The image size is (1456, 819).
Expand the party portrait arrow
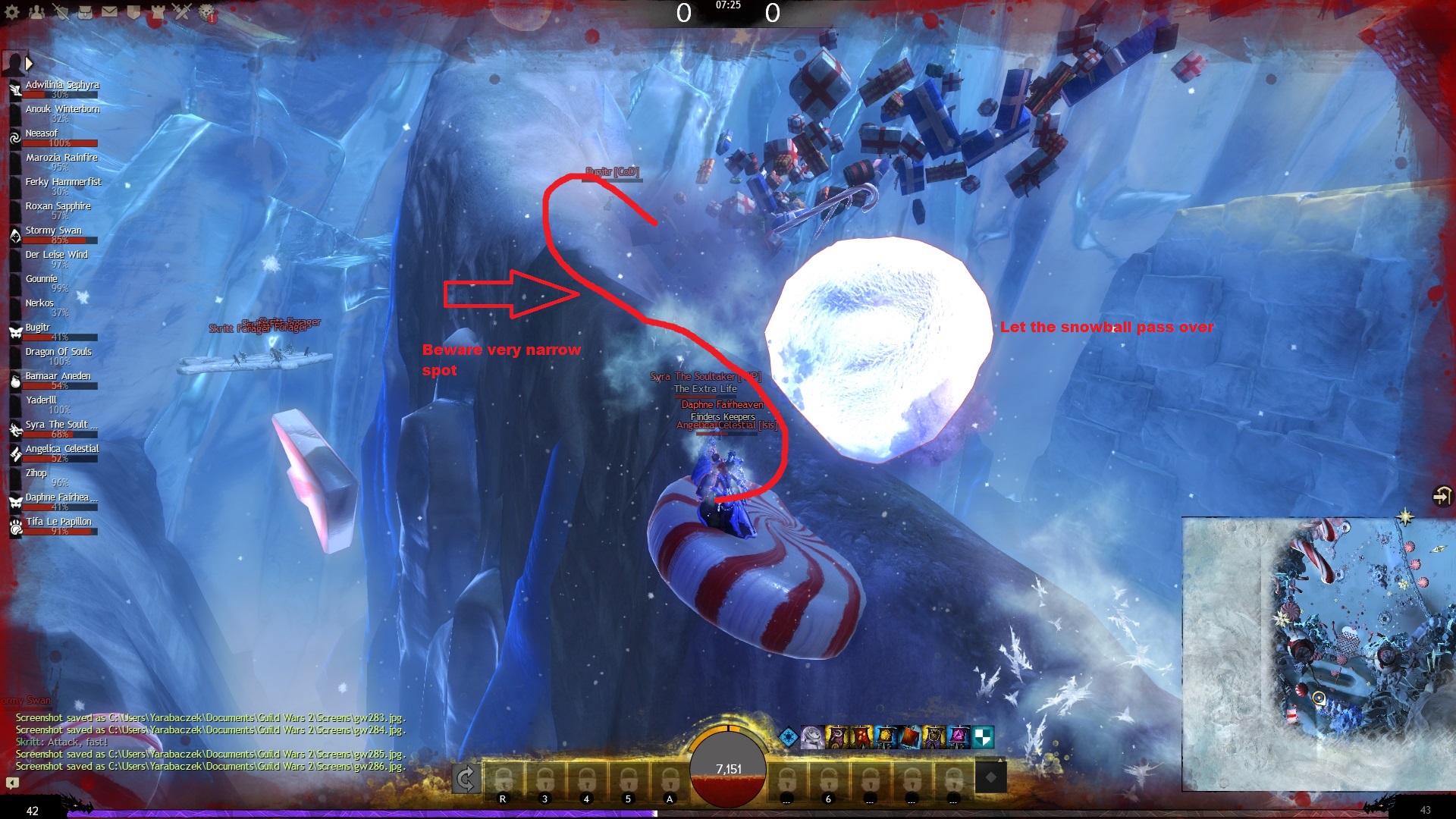tap(29, 63)
